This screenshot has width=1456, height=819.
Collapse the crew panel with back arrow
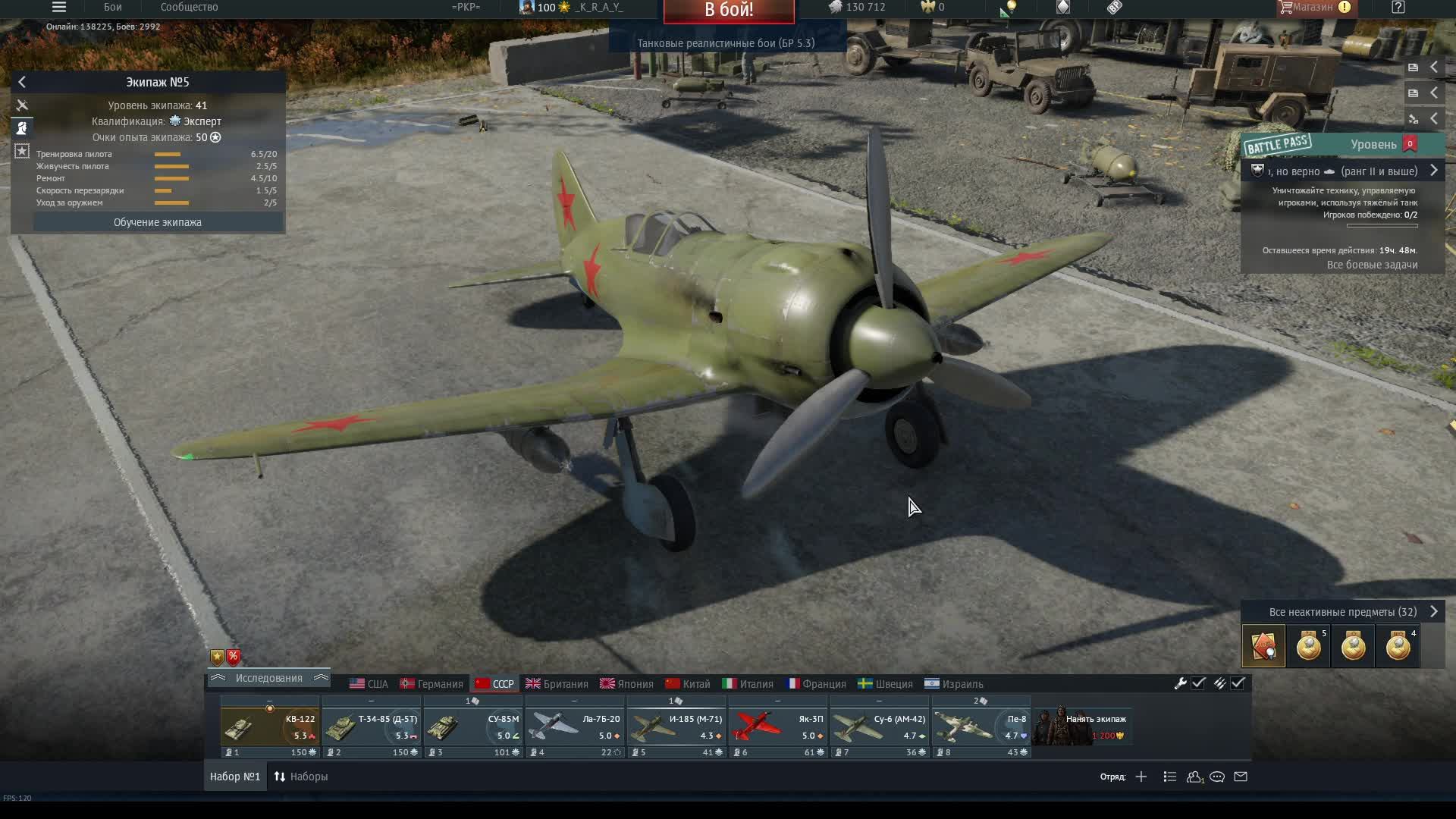(23, 82)
